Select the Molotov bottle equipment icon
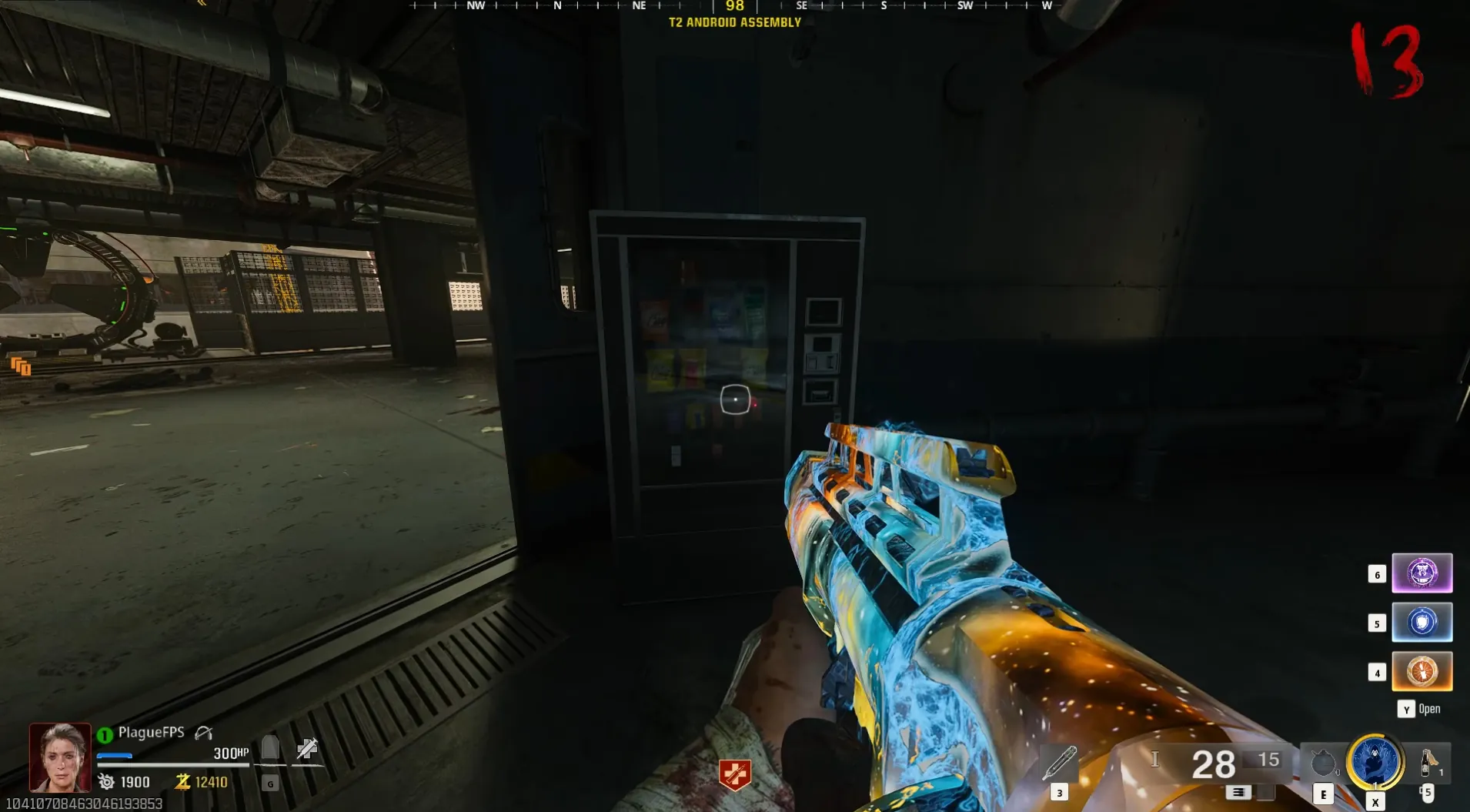Image resolution: width=1470 pixels, height=812 pixels. (x=1428, y=763)
